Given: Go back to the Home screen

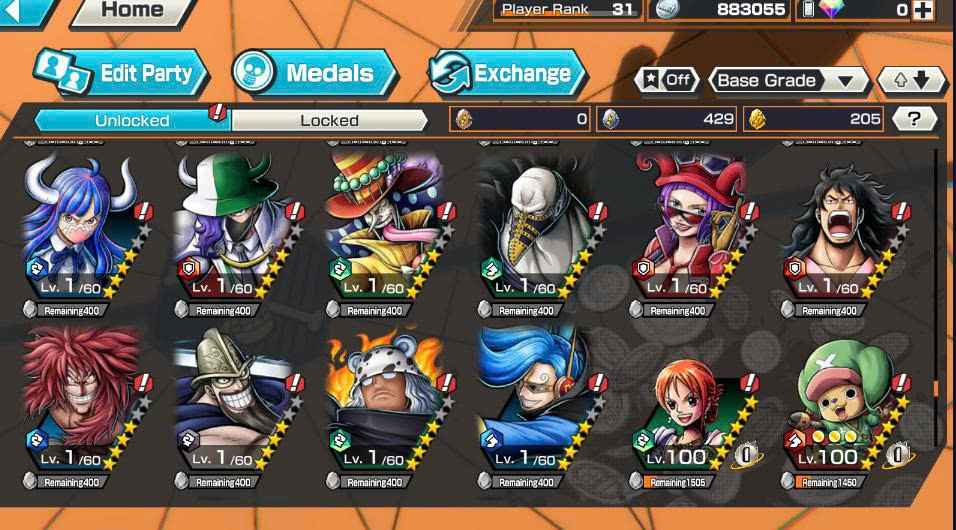Looking at the screenshot, I should click(132, 11).
